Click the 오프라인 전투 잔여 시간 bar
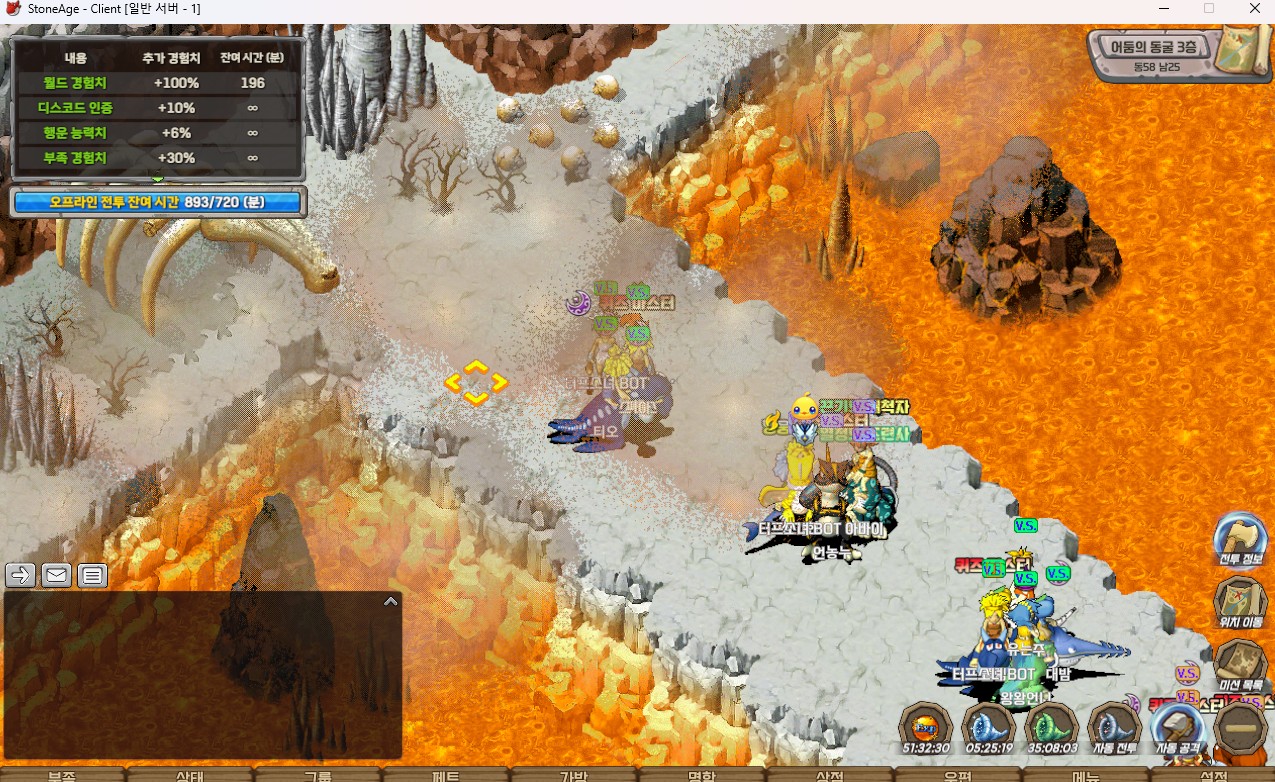 coord(158,202)
